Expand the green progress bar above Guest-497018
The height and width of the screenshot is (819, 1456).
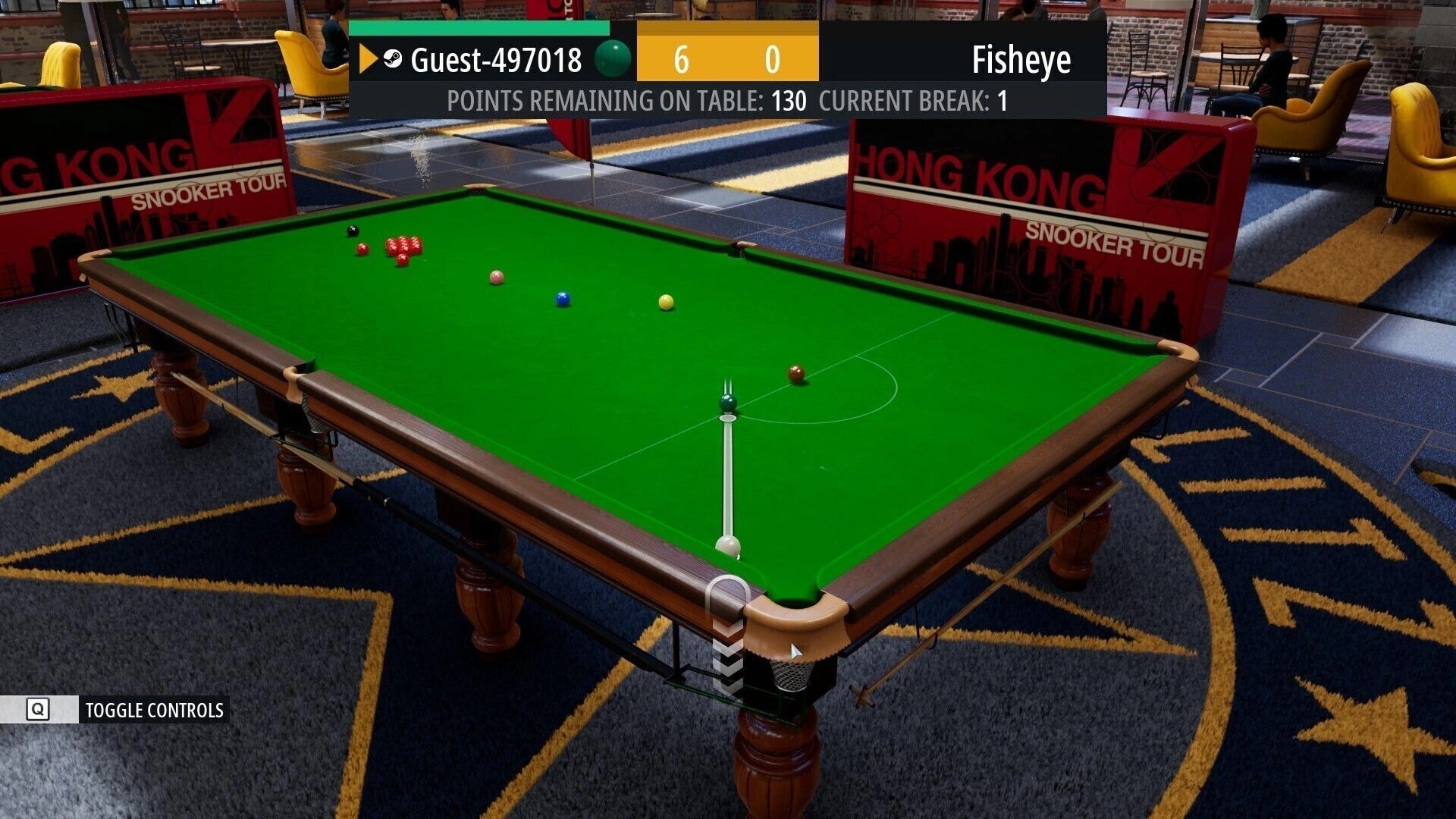(x=478, y=27)
